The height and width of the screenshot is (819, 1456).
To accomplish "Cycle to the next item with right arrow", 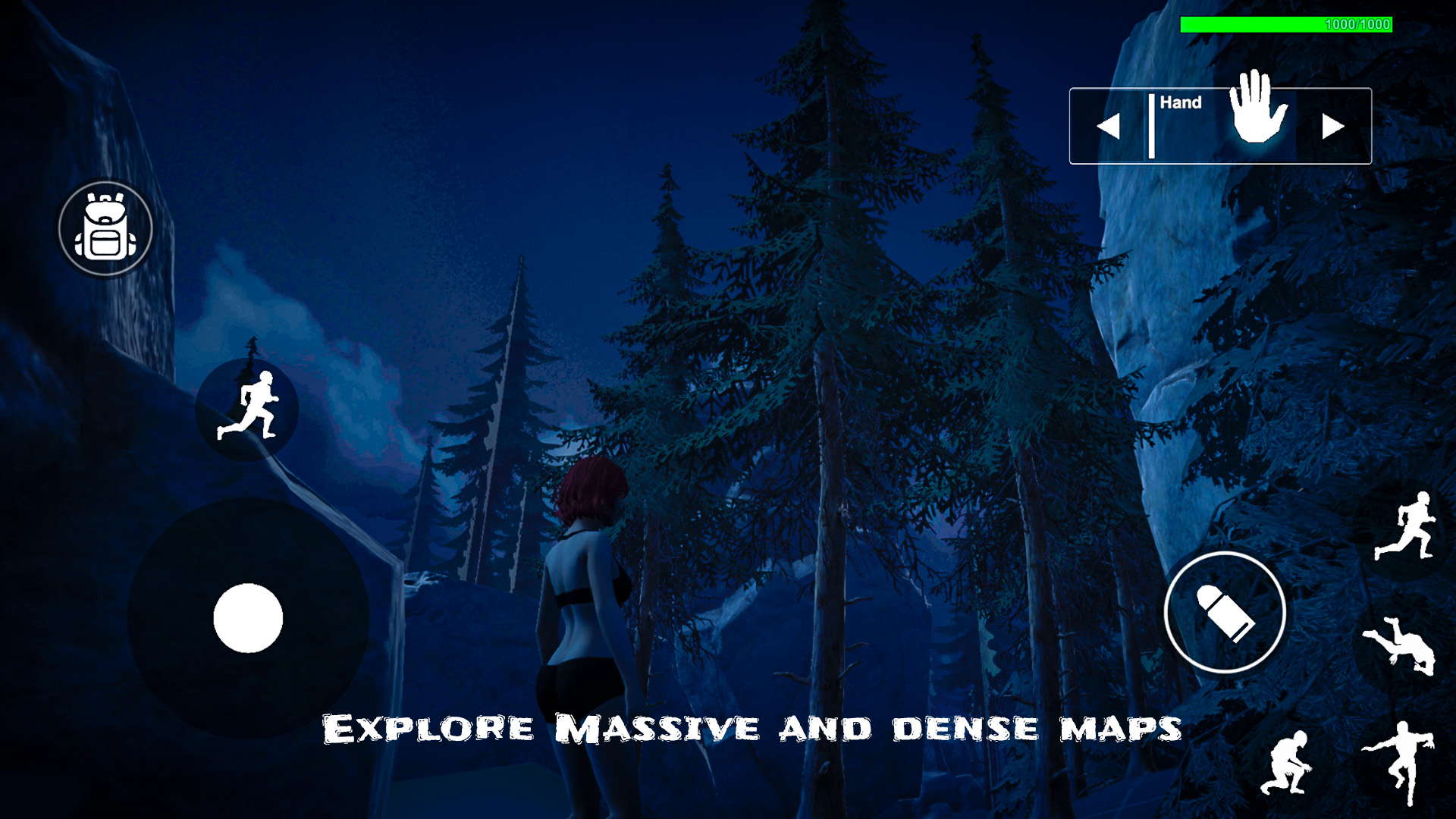I will [1332, 125].
